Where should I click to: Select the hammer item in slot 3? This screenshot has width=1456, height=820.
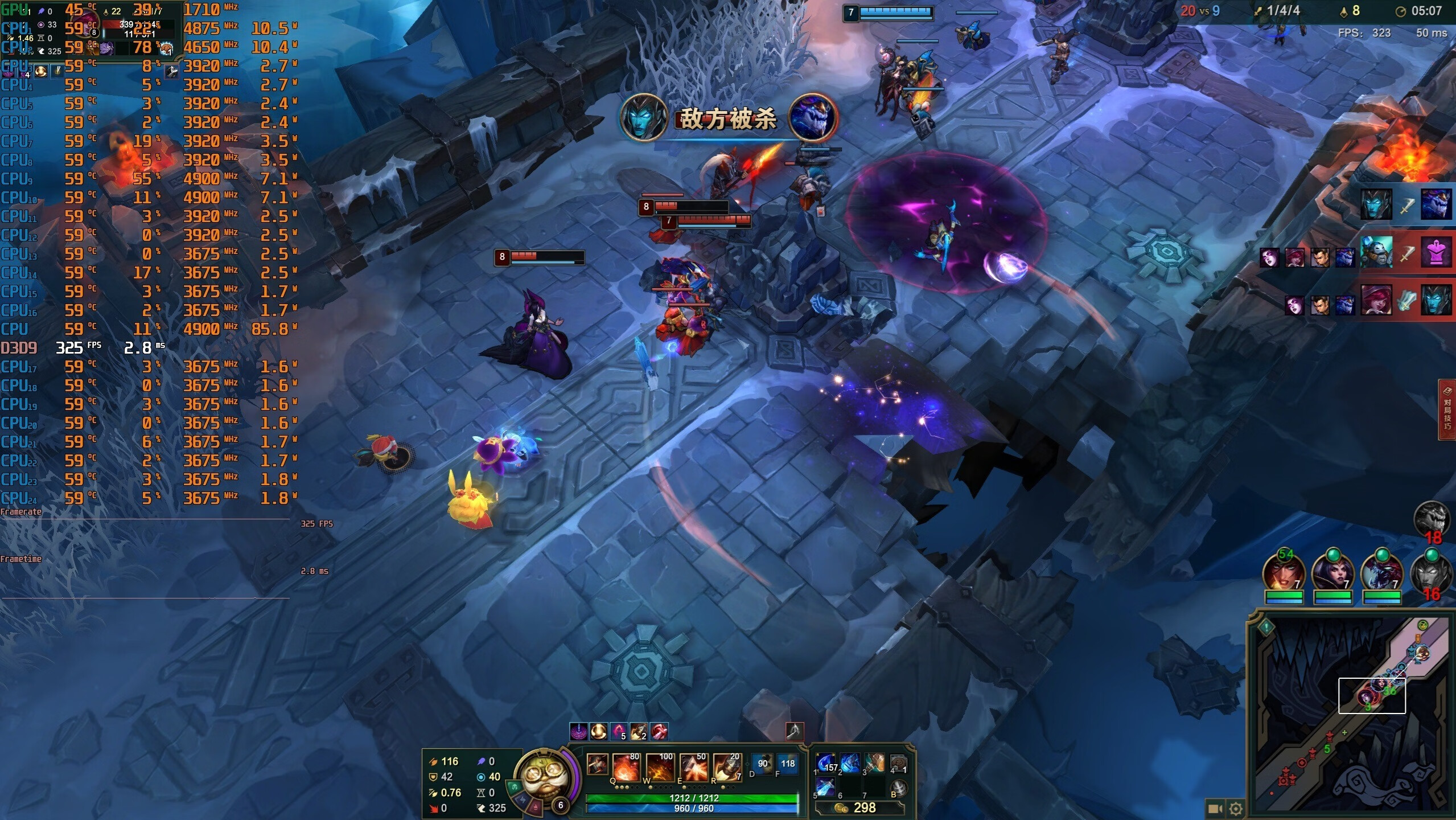pyautogui.click(x=874, y=763)
